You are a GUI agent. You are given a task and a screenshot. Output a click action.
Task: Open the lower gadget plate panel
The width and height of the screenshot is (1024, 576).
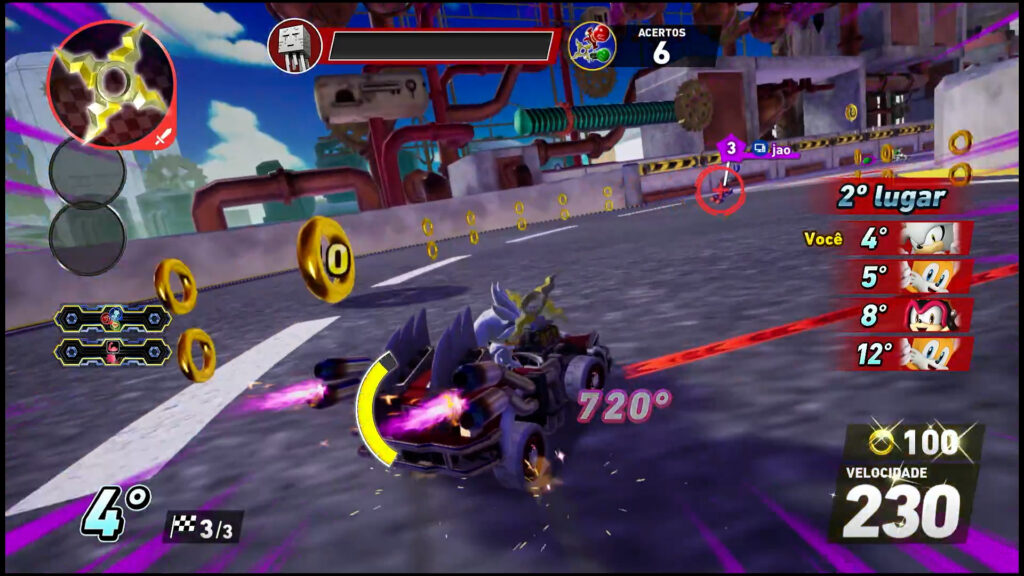(x=112, y=351)
